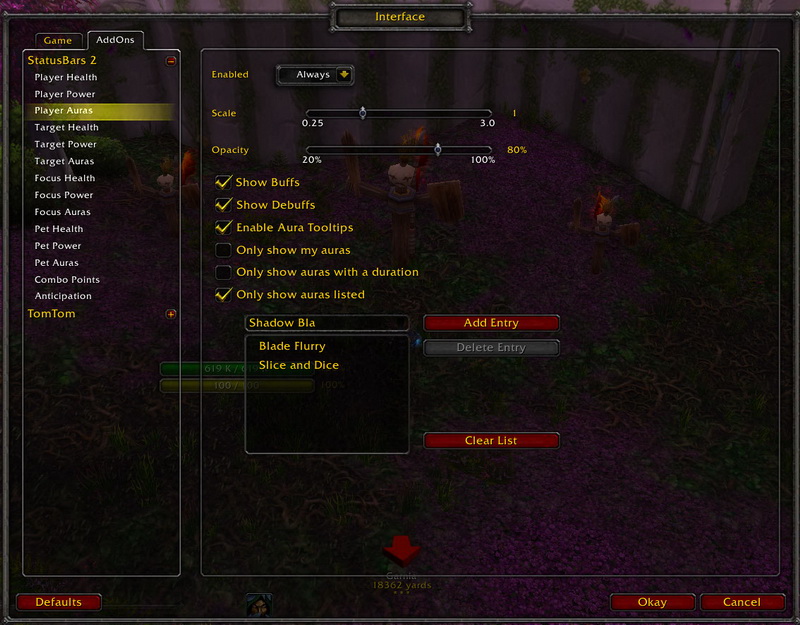
Task: Open the Target Auras settings
Action: (x=64, y=161)
